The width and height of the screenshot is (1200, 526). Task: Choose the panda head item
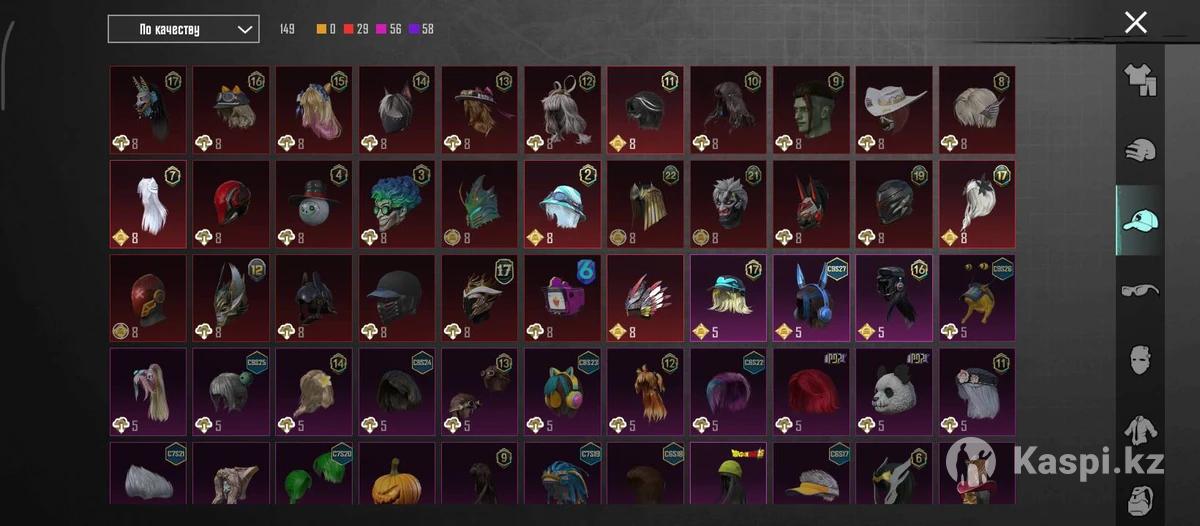point(894,391)
